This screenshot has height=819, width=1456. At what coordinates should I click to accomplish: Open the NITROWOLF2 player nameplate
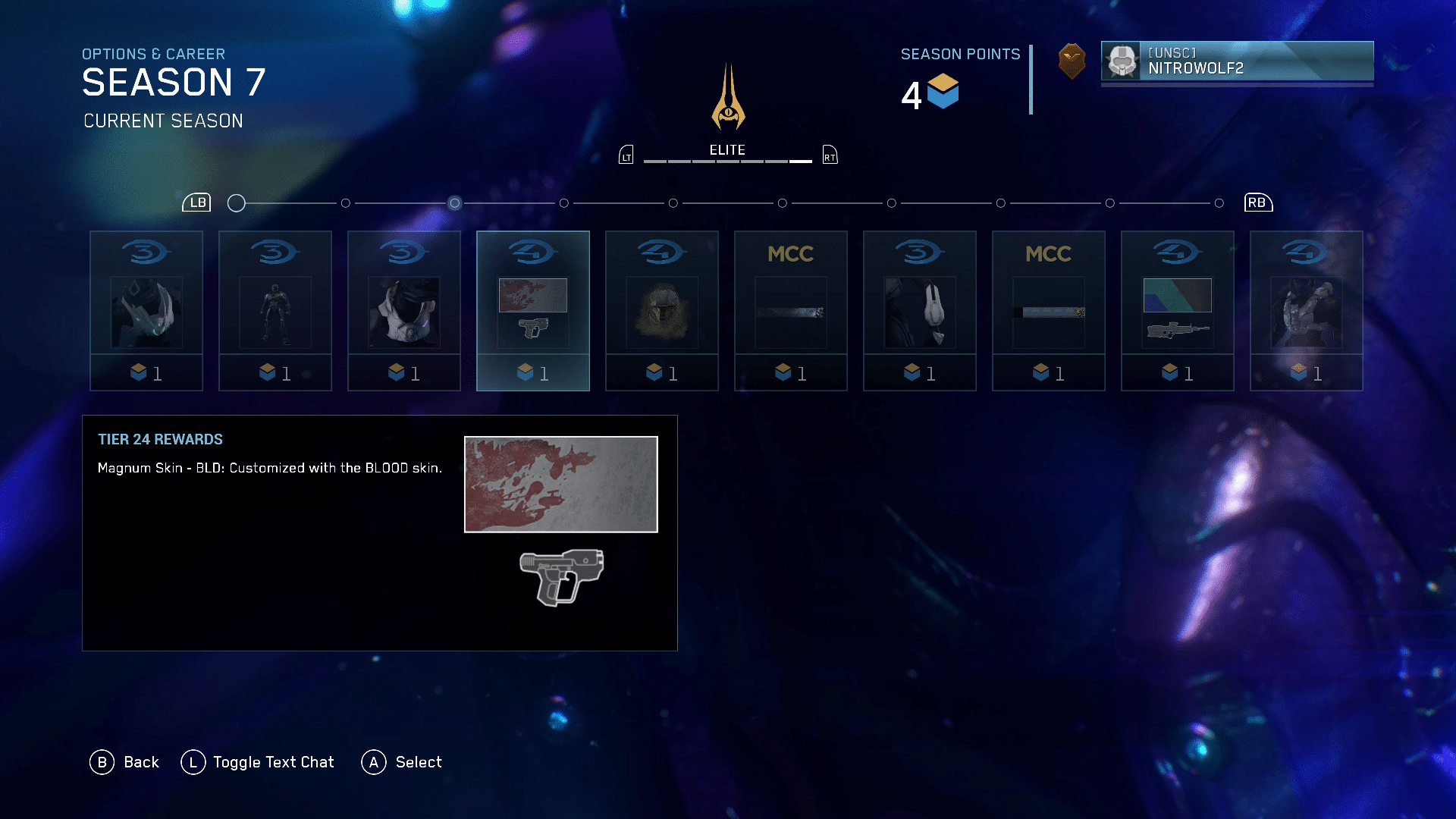click(1237, 61)
